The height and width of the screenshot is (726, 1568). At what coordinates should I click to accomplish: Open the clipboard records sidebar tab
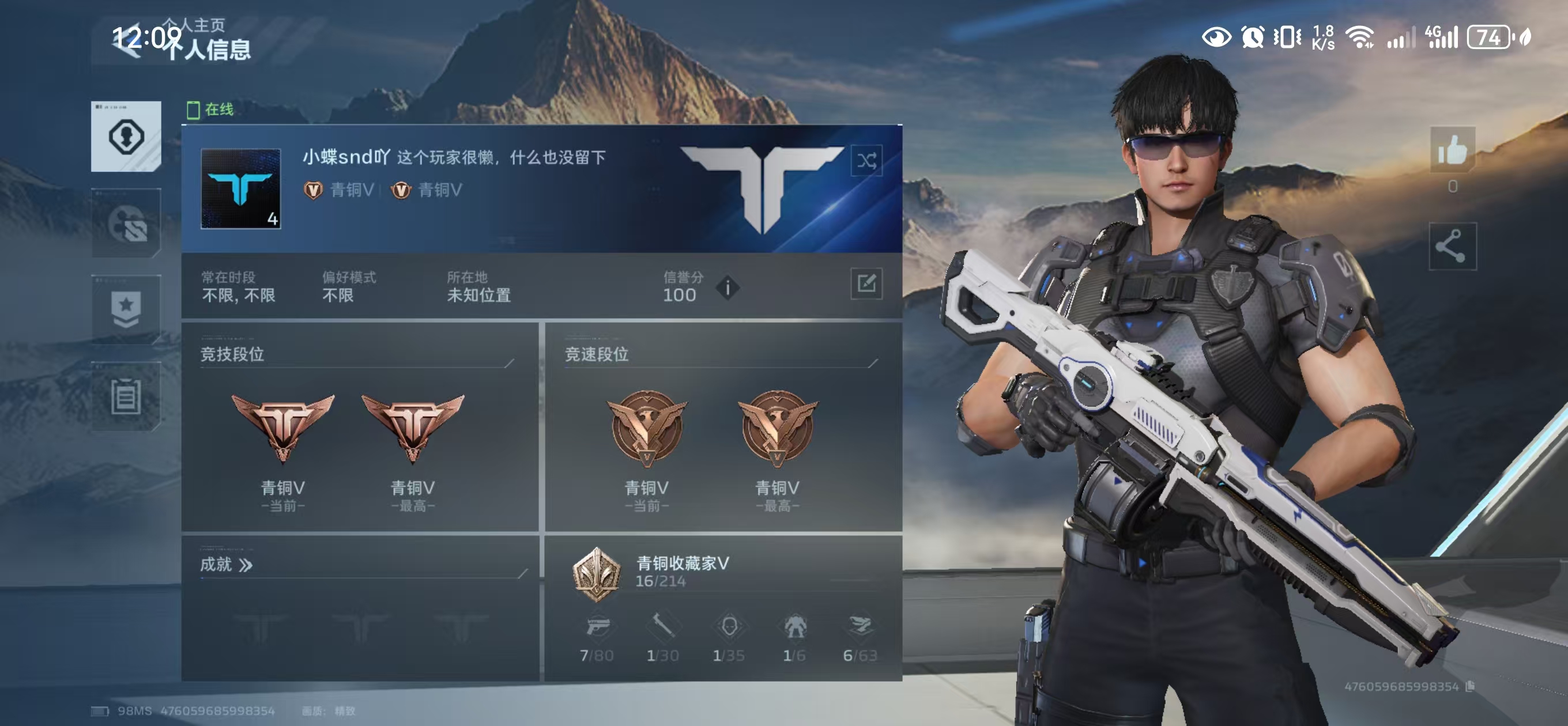point(126,397)
